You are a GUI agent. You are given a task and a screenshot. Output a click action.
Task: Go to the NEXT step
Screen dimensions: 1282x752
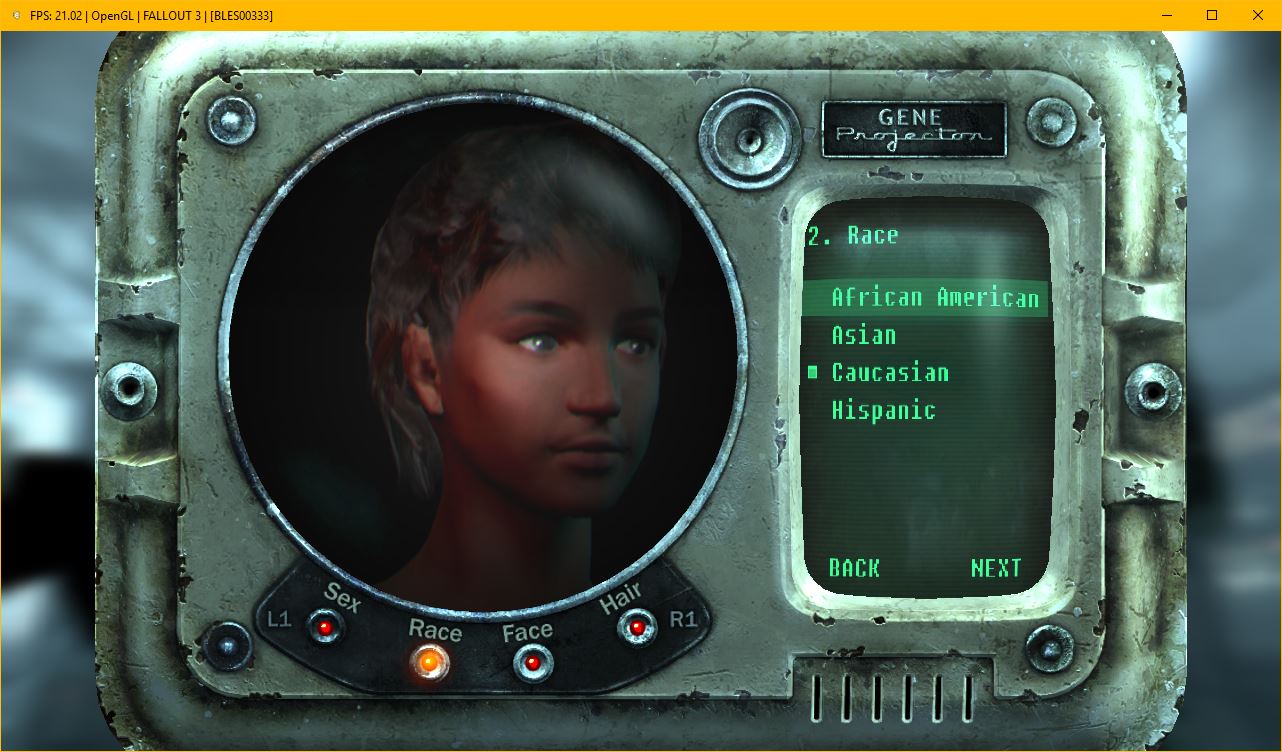click(995, 568)
